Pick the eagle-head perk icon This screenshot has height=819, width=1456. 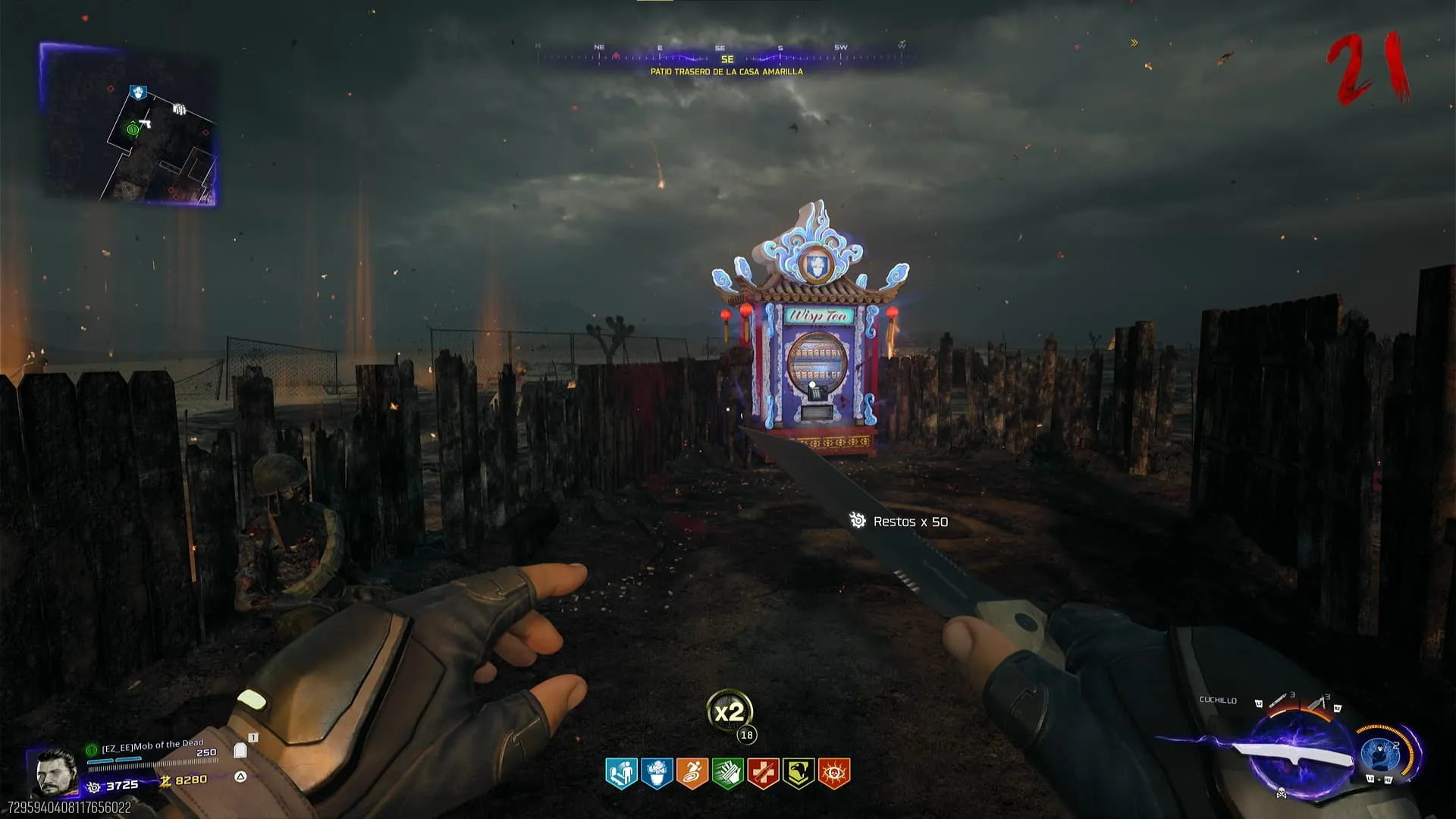coord(799,773)
